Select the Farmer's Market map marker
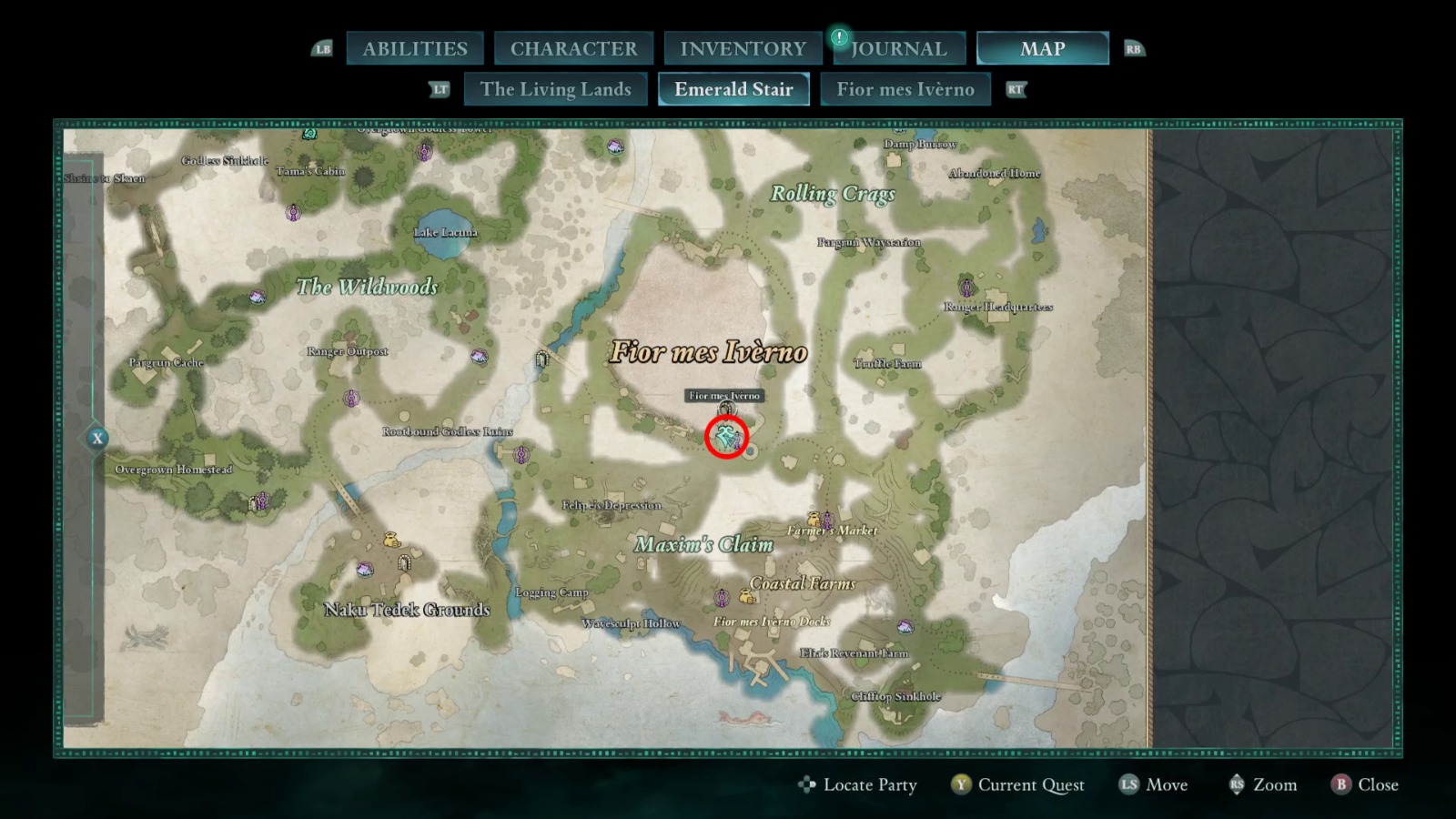Screen dimensions: 1456x819 pyautogui.click(x=826, y=520)
